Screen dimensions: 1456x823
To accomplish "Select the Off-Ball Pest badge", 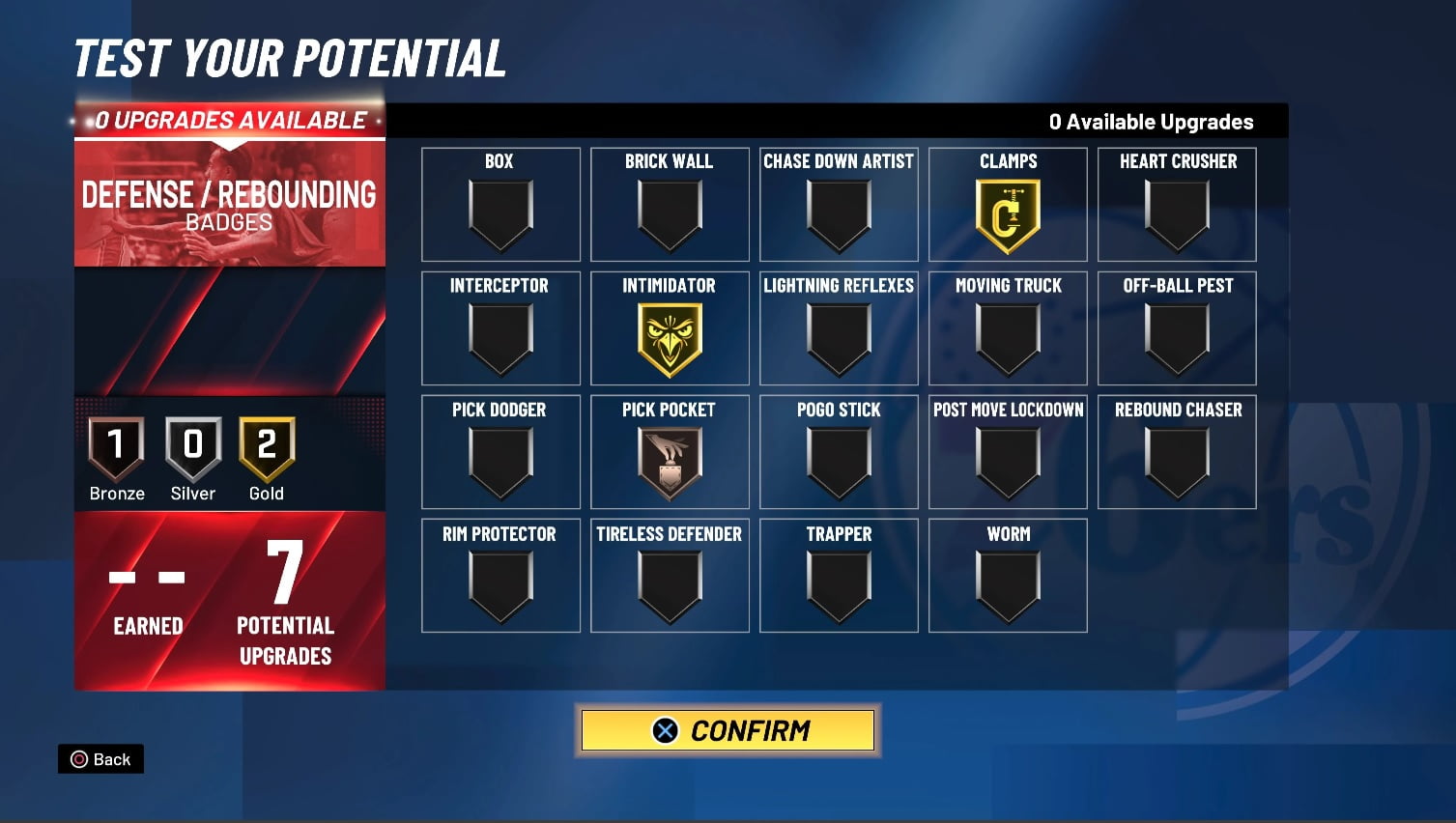I will click(1177, 338).
